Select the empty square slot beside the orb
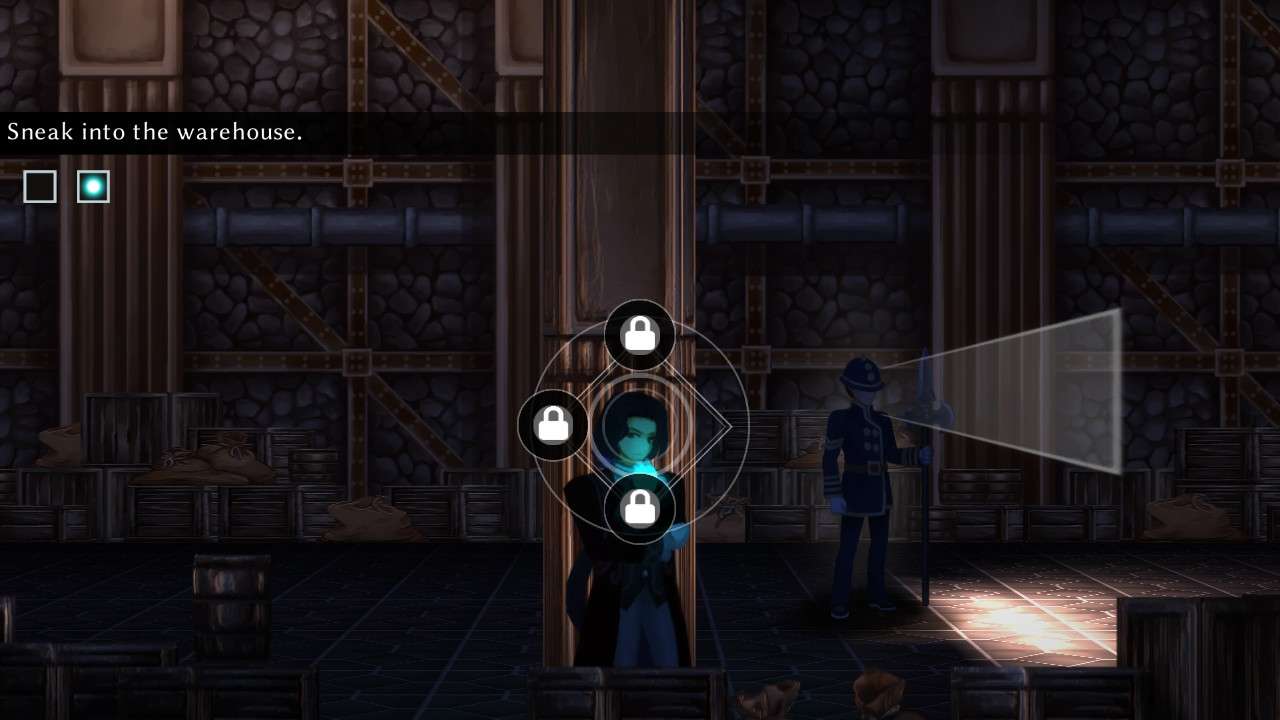Screen dimensions: 1280x720 40,186
